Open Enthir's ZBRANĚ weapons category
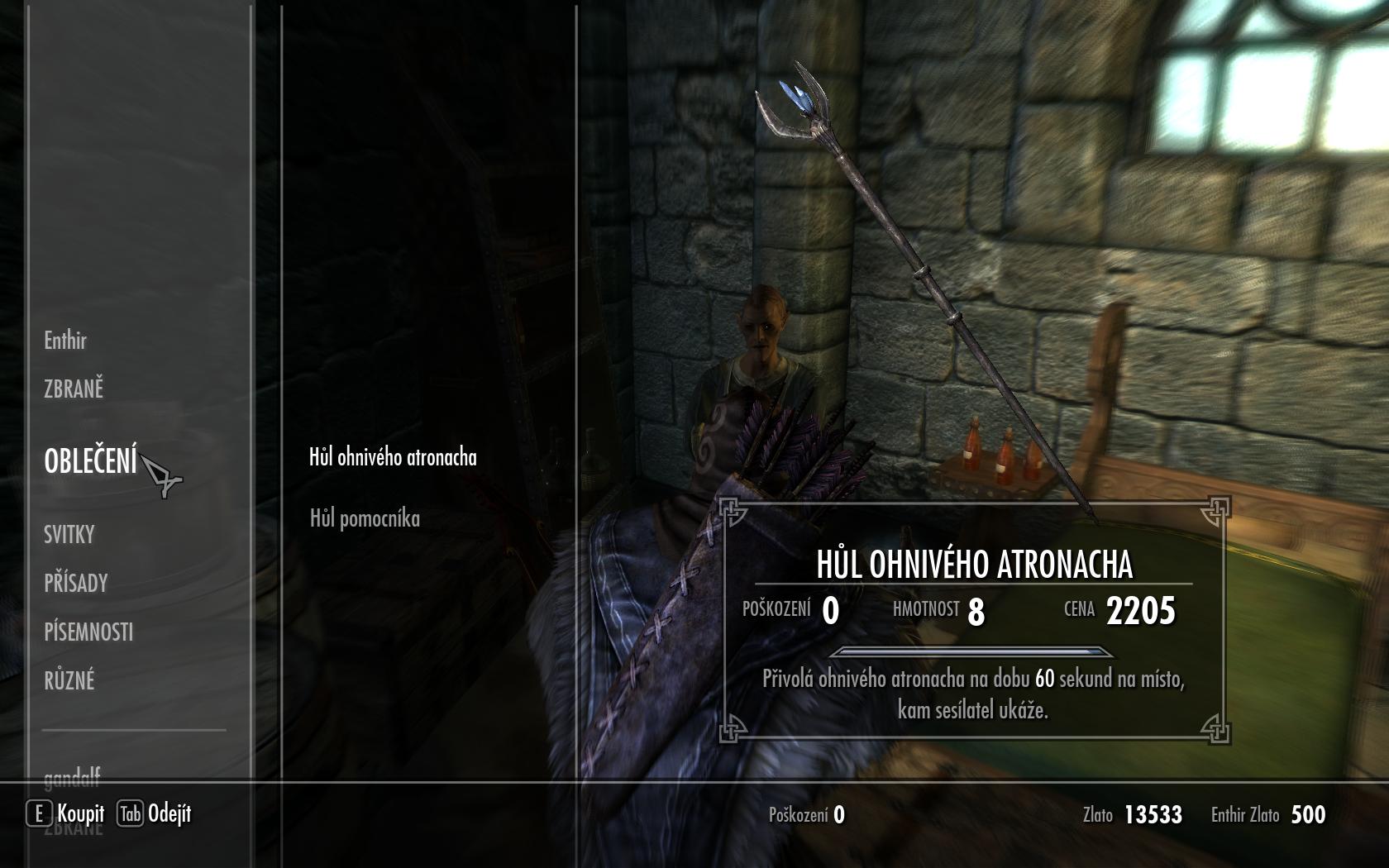Image resolution: width=1389 pixels, height=868 pixels. (x=74, y=389)
